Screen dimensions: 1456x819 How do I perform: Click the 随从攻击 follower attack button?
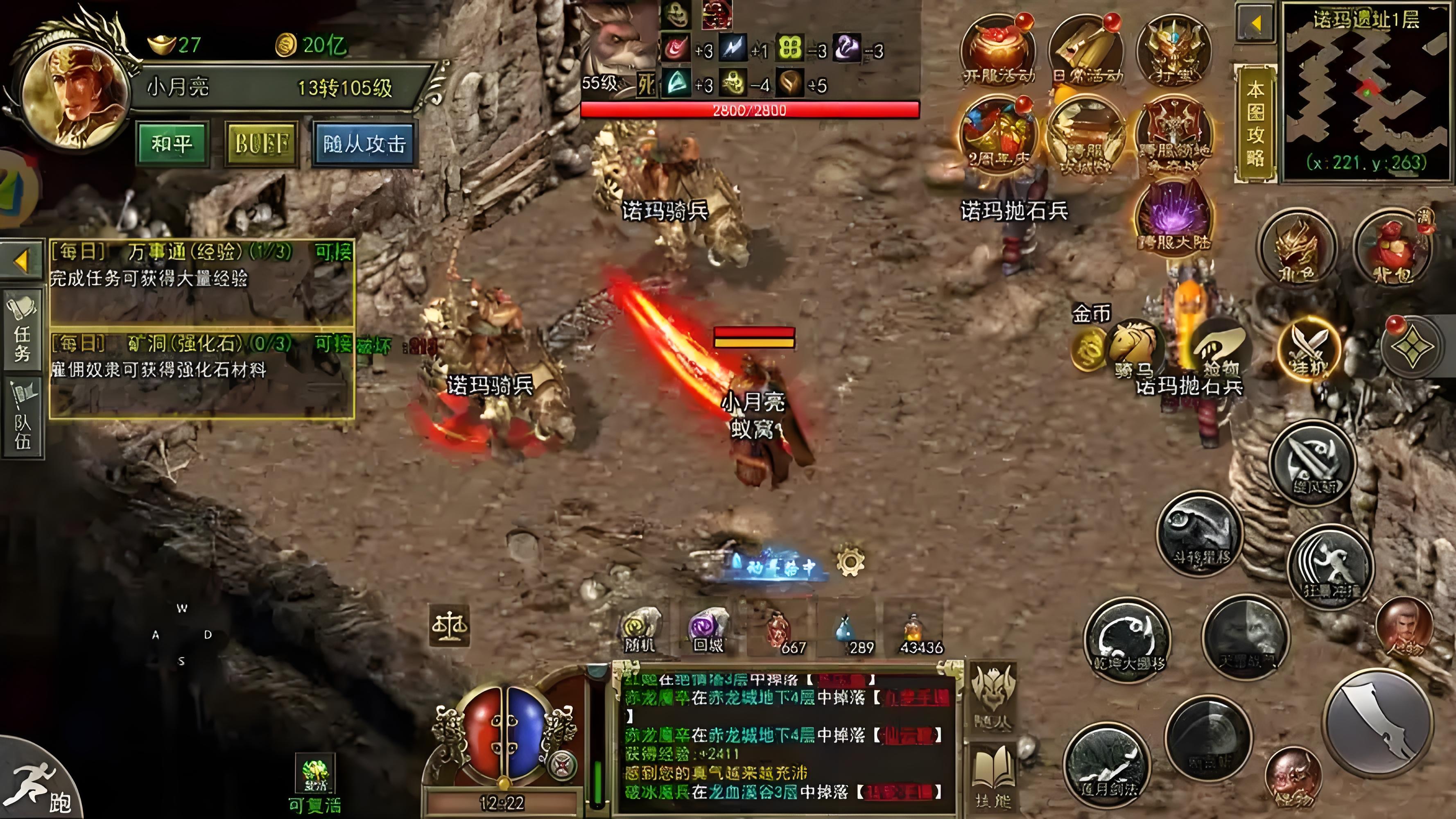(x=364, y=144)
